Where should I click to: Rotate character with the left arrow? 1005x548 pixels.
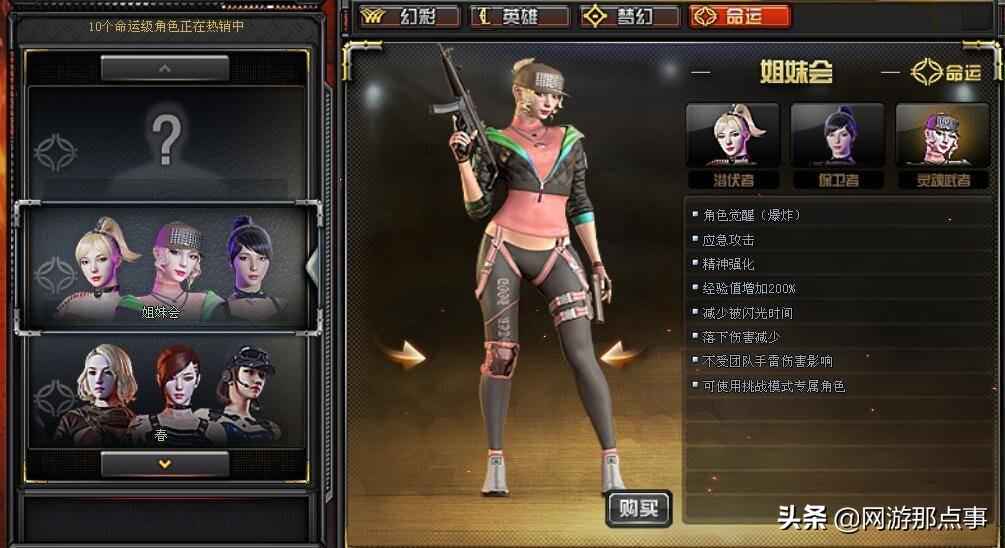[406, 353]
